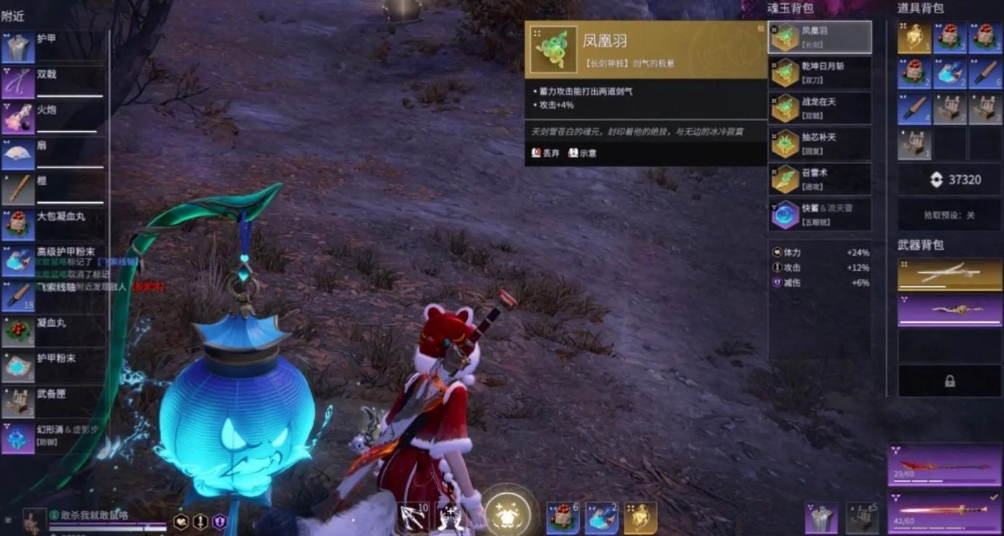Take the 大包凝血丸 from nearby list

pos(55,222)
